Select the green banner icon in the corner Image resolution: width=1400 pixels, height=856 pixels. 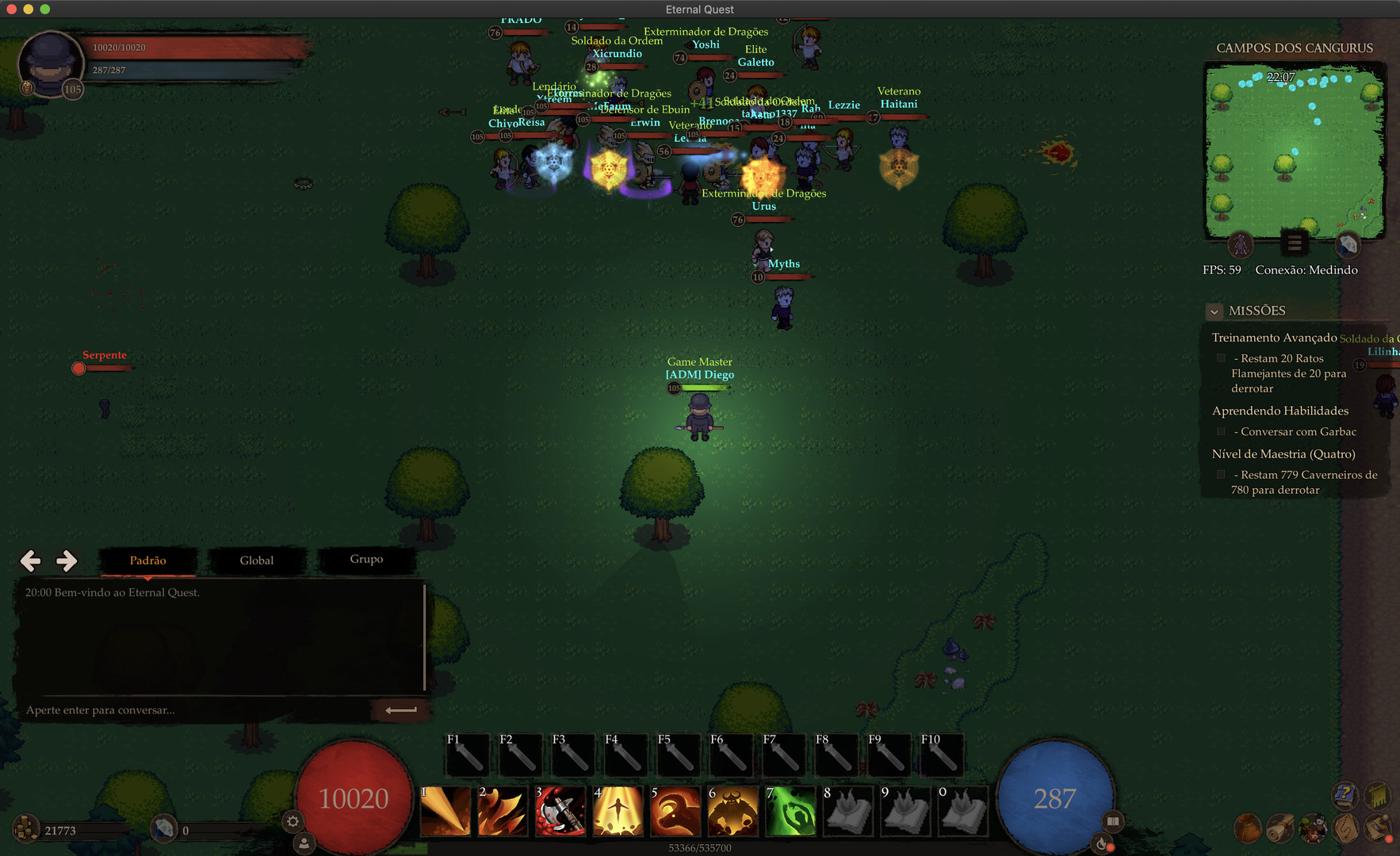click(x=1377, y=795)
